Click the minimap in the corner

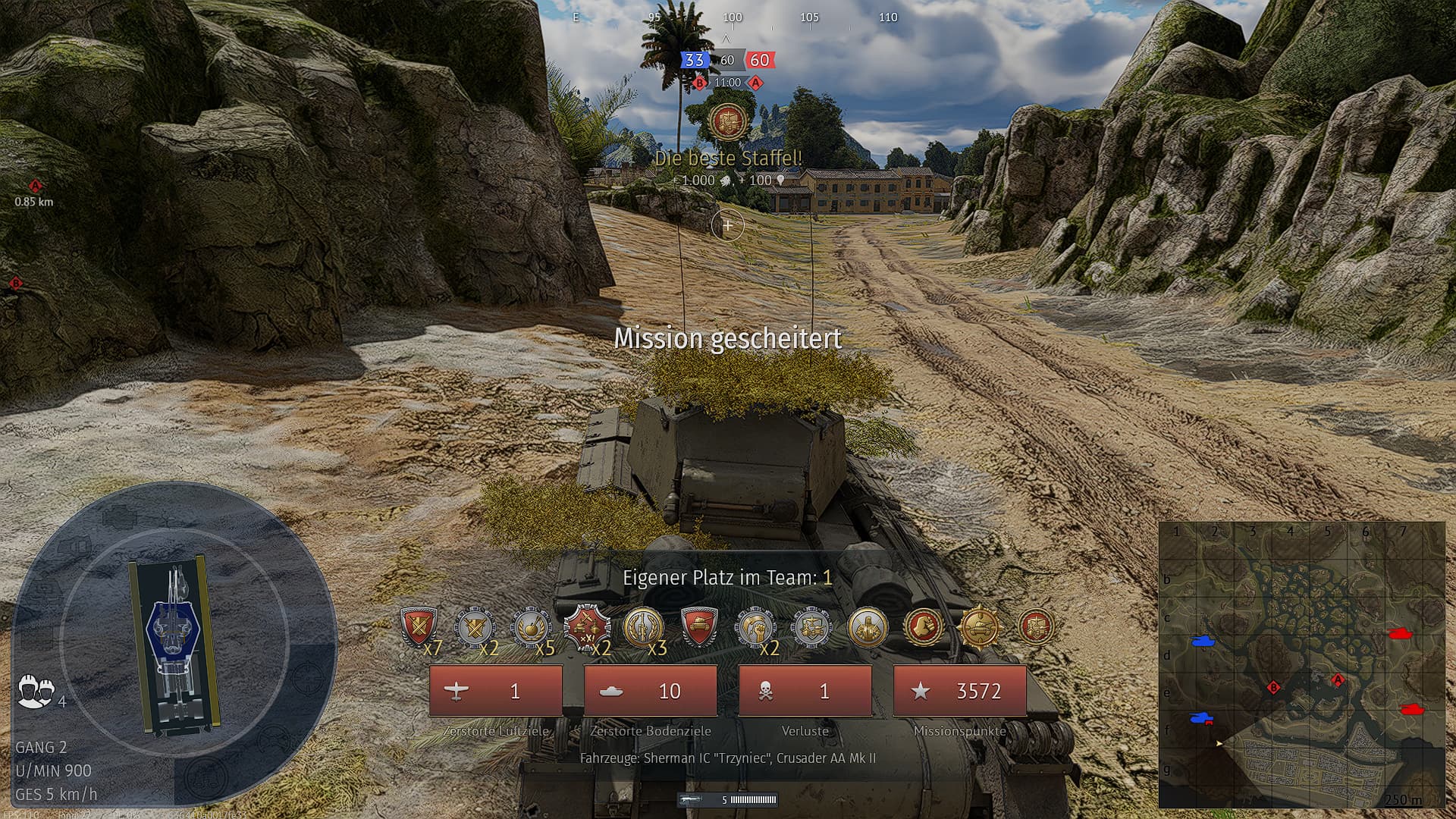click(1301, 665)
